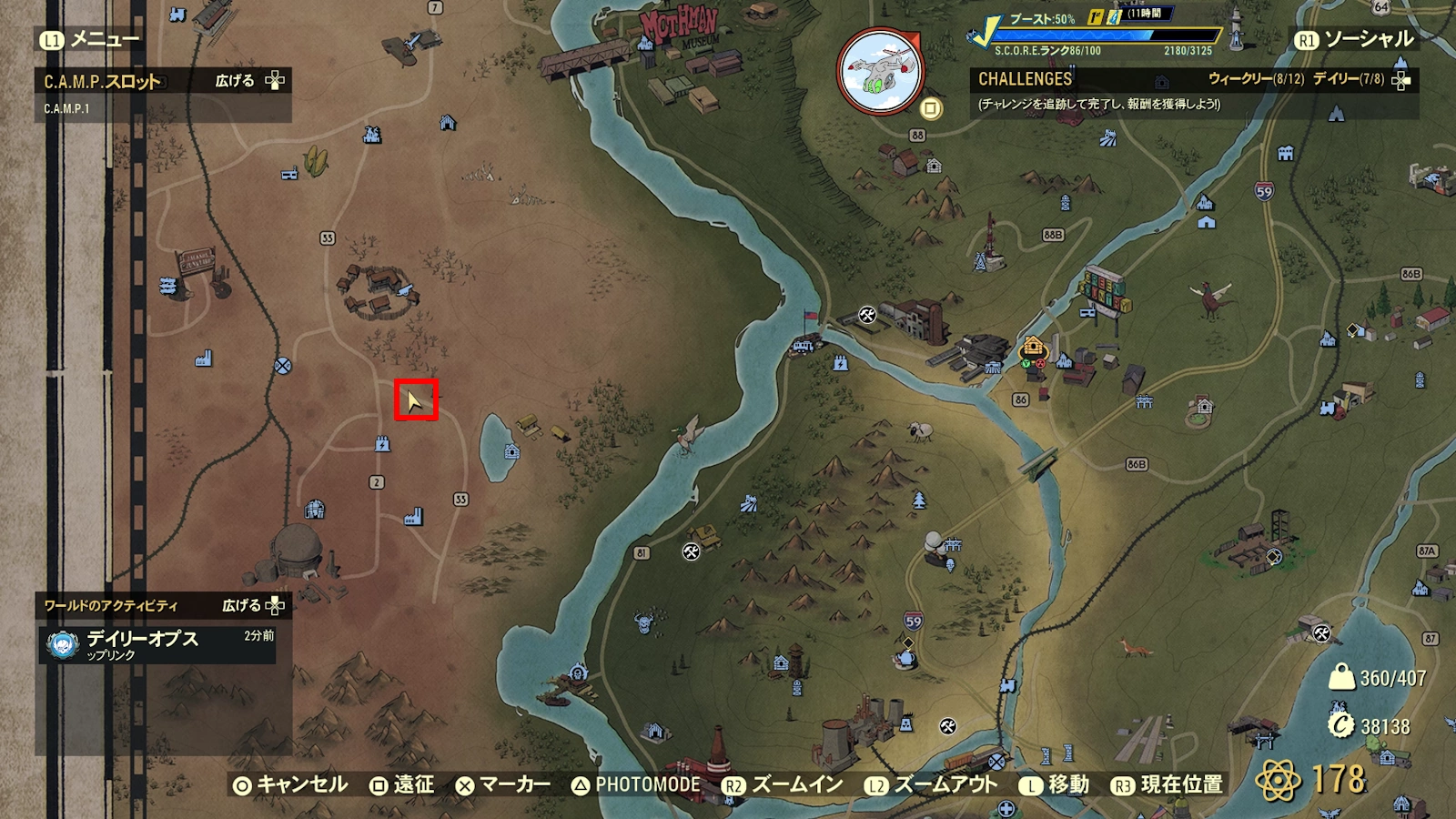Expand the ワールドのアクティビティ panel

253,605
